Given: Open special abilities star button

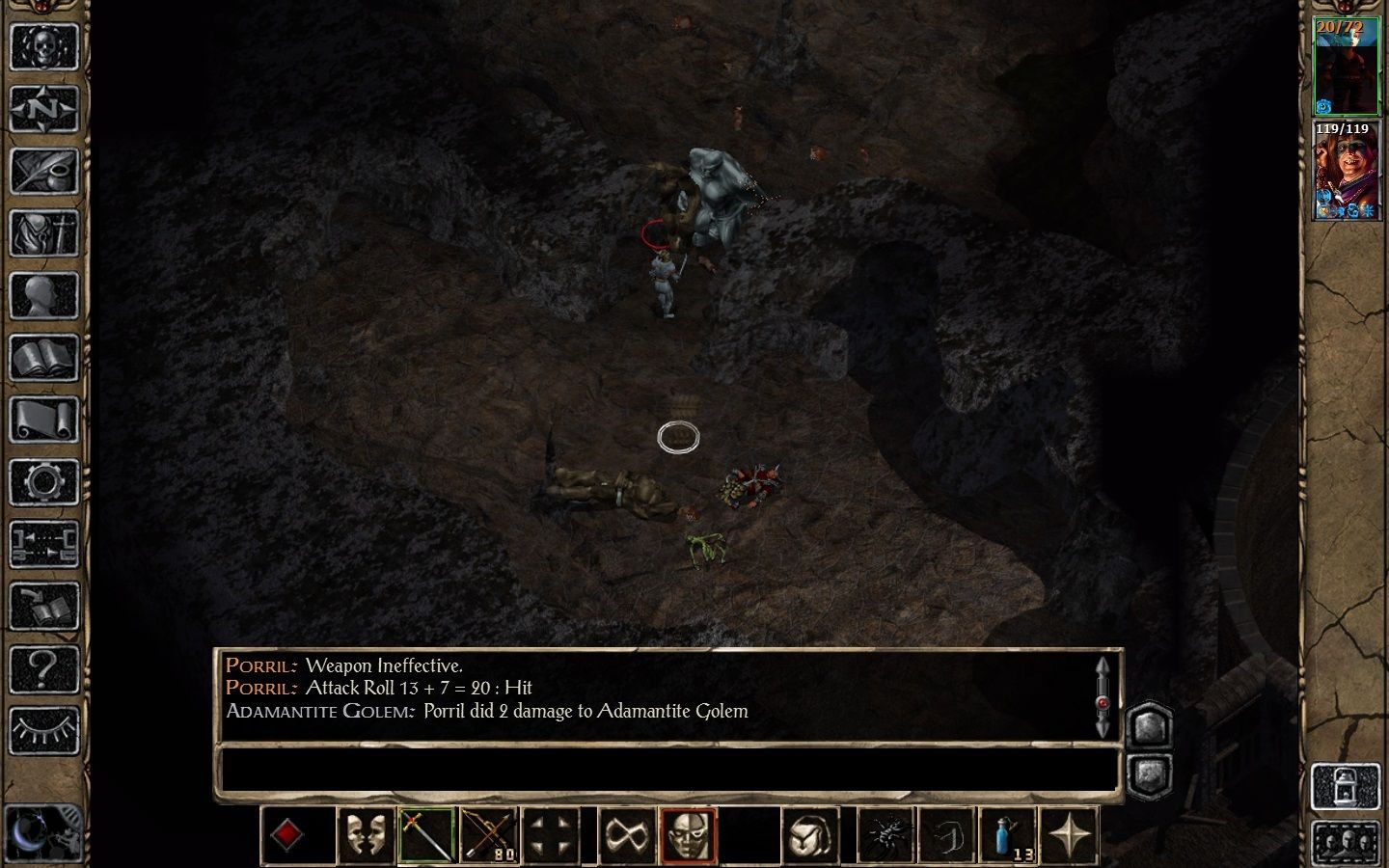Looking at the screenshot, I should 1069,835.
